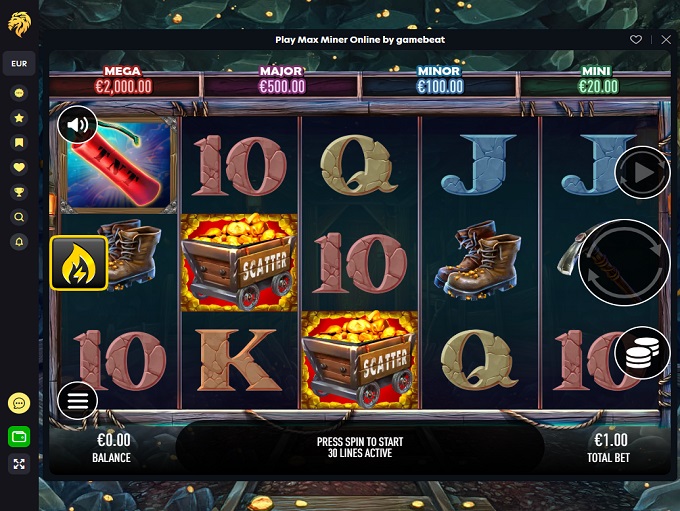Open the notifications bell in the sidebar
Viewport: 680px width, 511px height.
(x=19, y=242)
